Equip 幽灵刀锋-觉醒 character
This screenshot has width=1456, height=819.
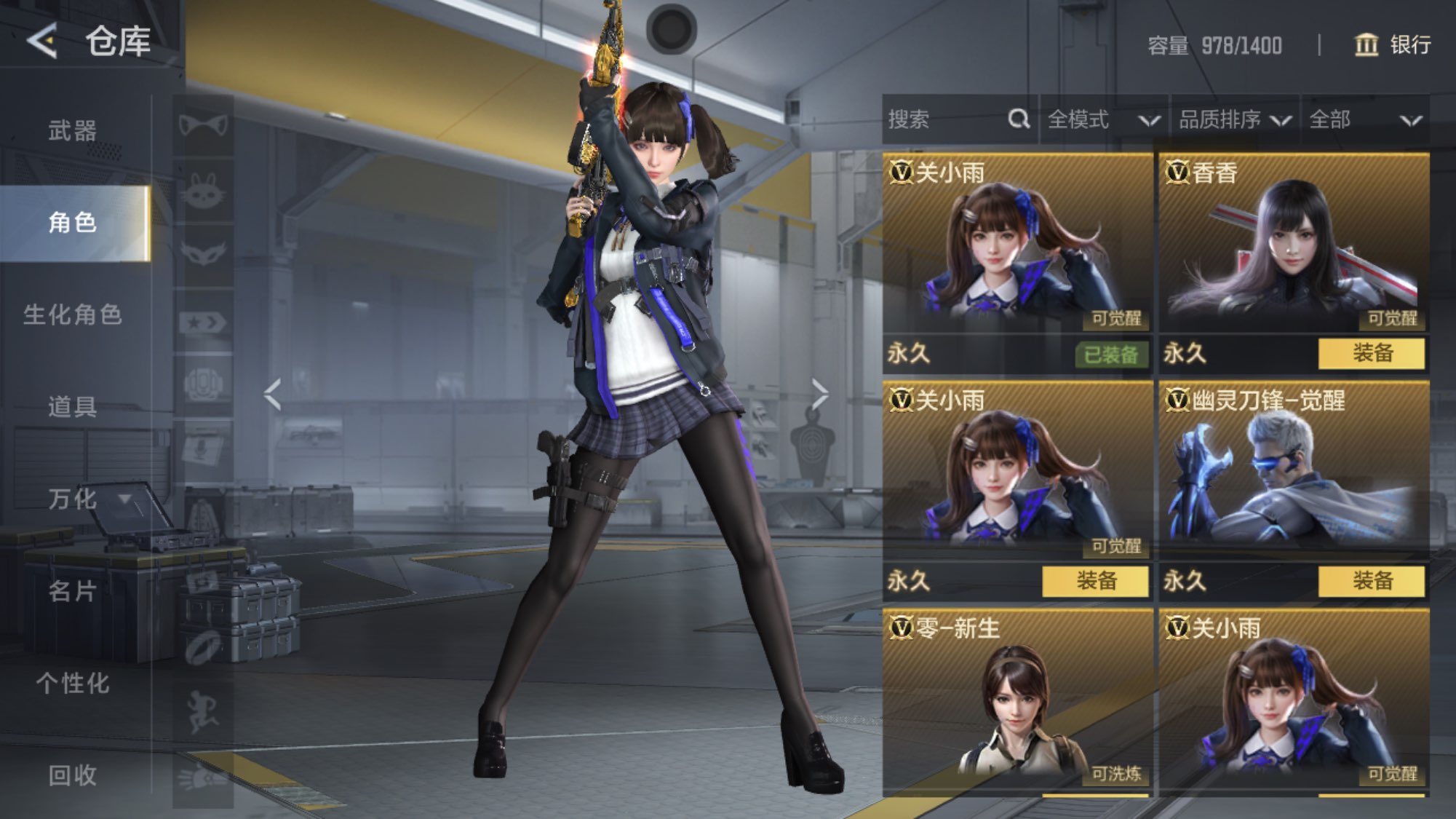click(x=1372, y=581)
